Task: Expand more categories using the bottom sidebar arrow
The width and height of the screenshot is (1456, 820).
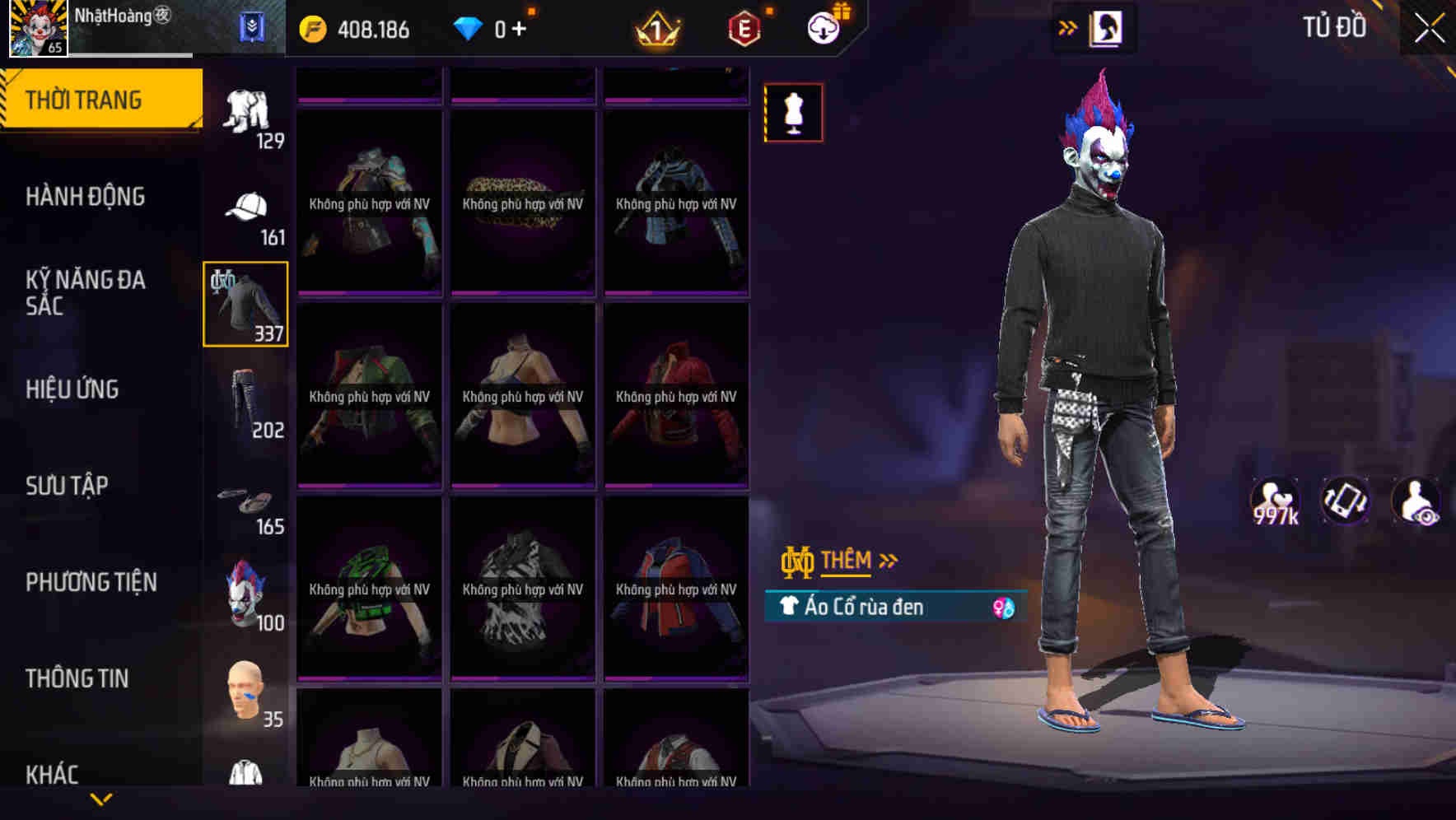Action: [101, 798]
